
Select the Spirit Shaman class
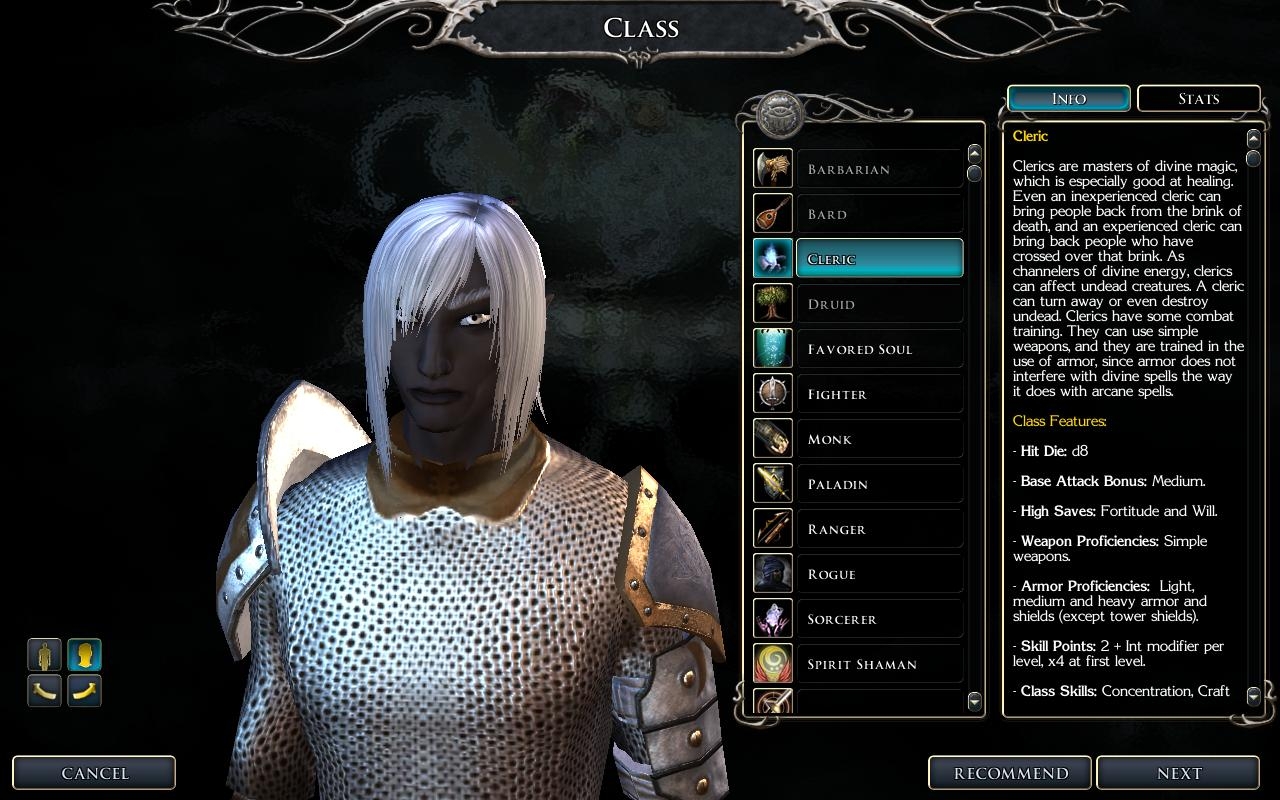tap(878, 664)
